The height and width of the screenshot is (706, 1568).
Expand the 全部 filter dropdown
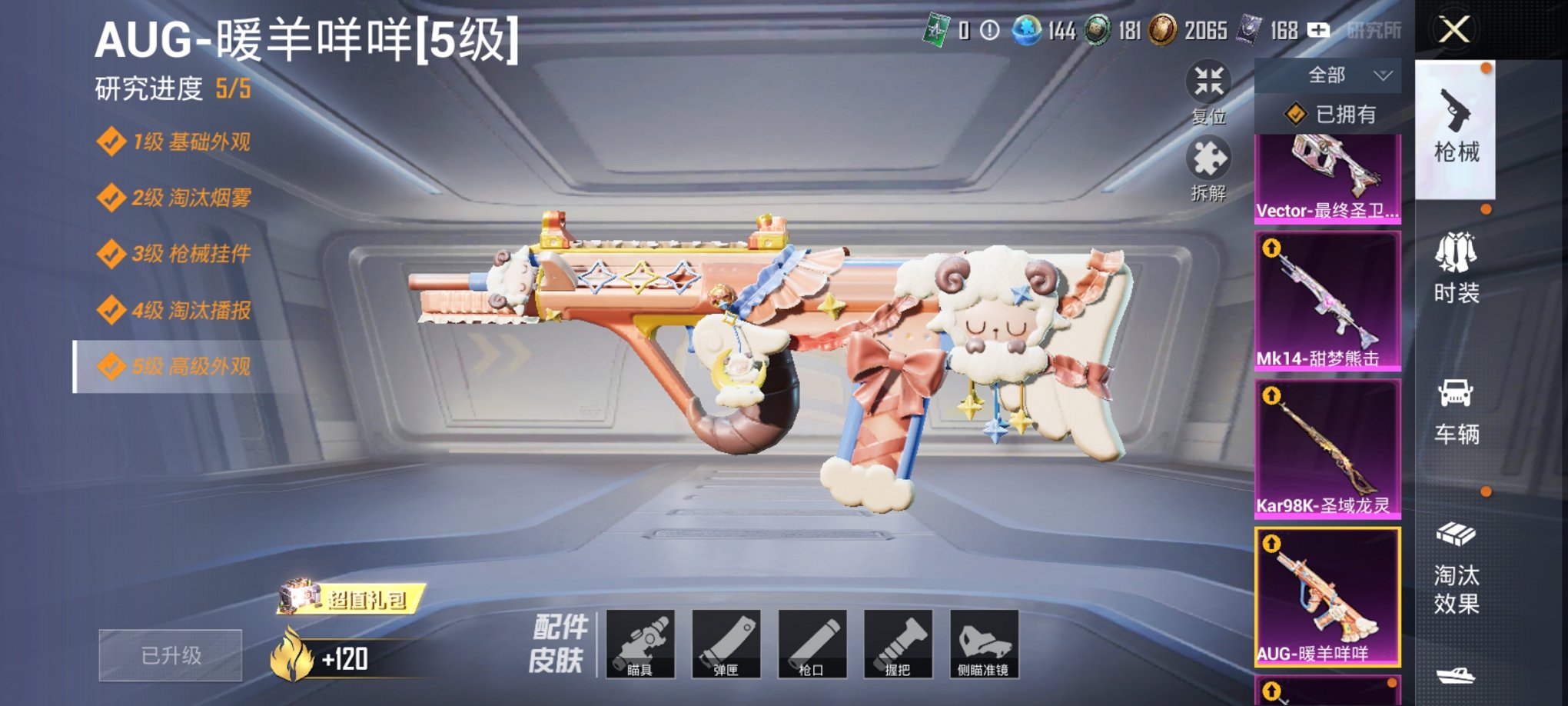click(x=1328, y=75)
